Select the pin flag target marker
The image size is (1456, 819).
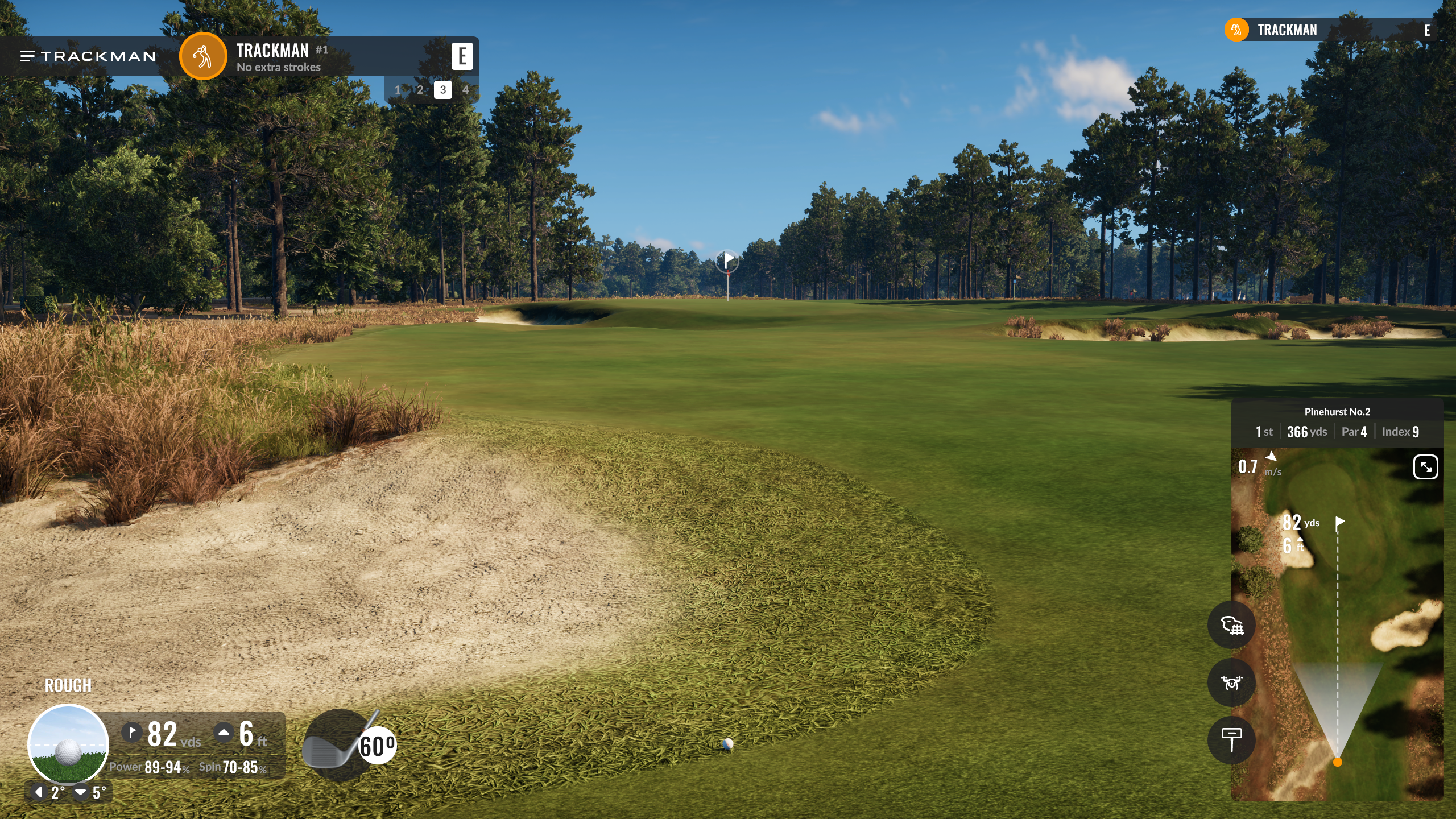727,261
